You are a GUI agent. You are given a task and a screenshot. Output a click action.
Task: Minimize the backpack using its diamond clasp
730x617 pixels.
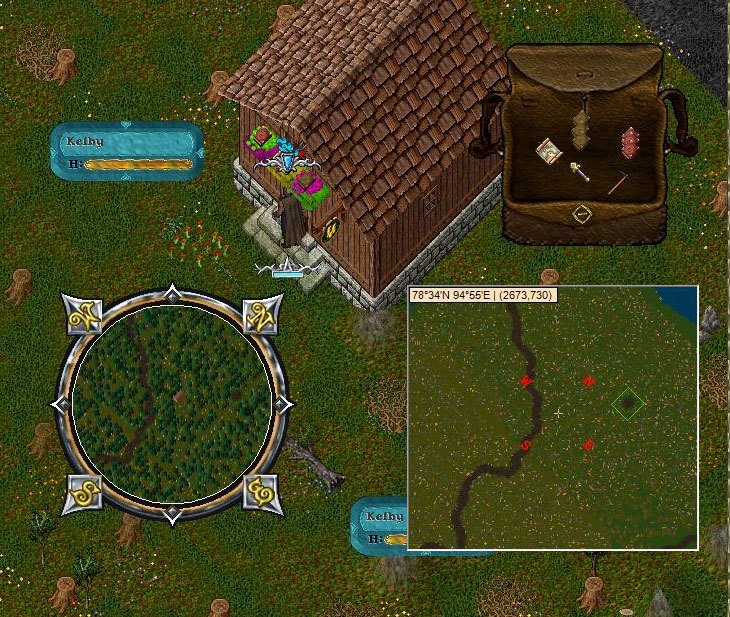click(x=582, y=213)
